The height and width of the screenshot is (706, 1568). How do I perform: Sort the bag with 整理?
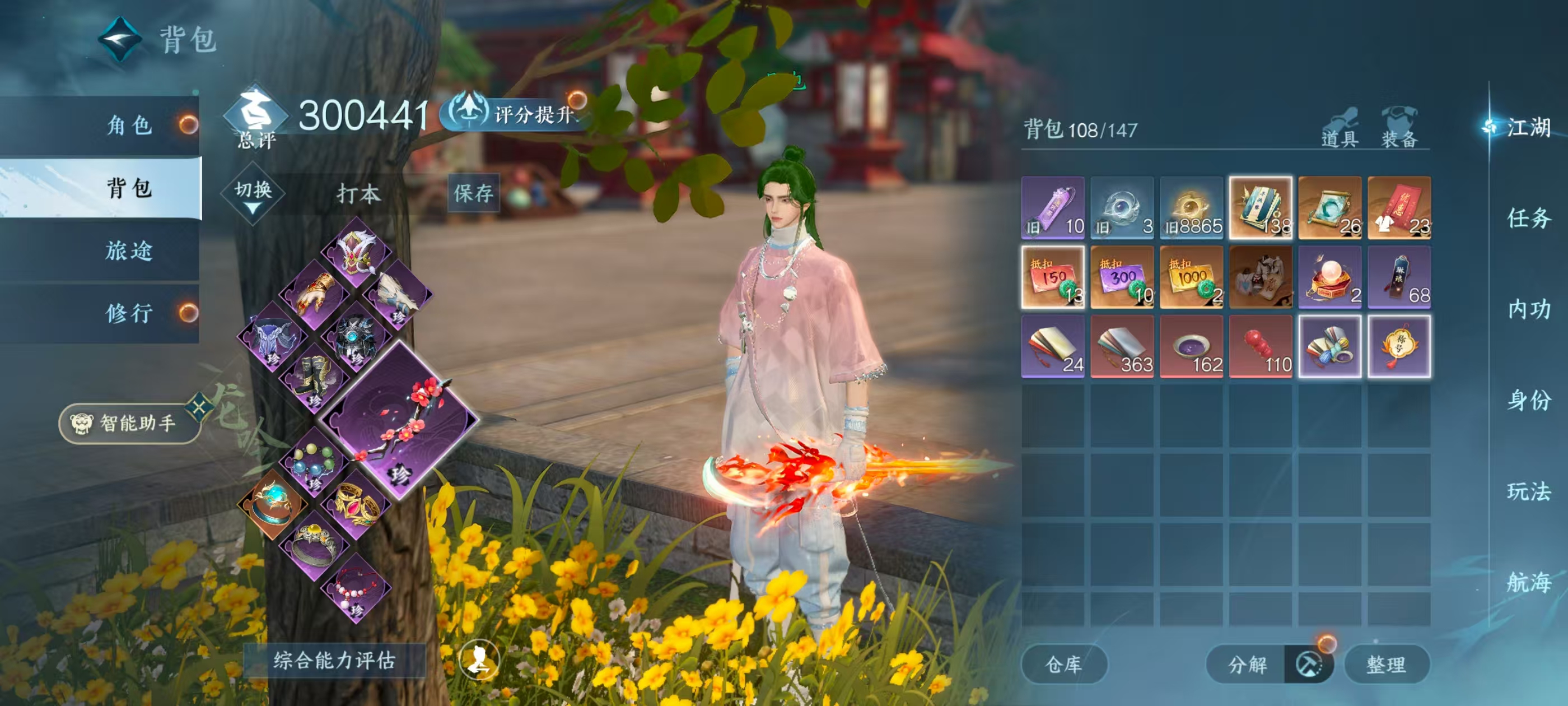pyautogui.click(x=1385, y=664)
